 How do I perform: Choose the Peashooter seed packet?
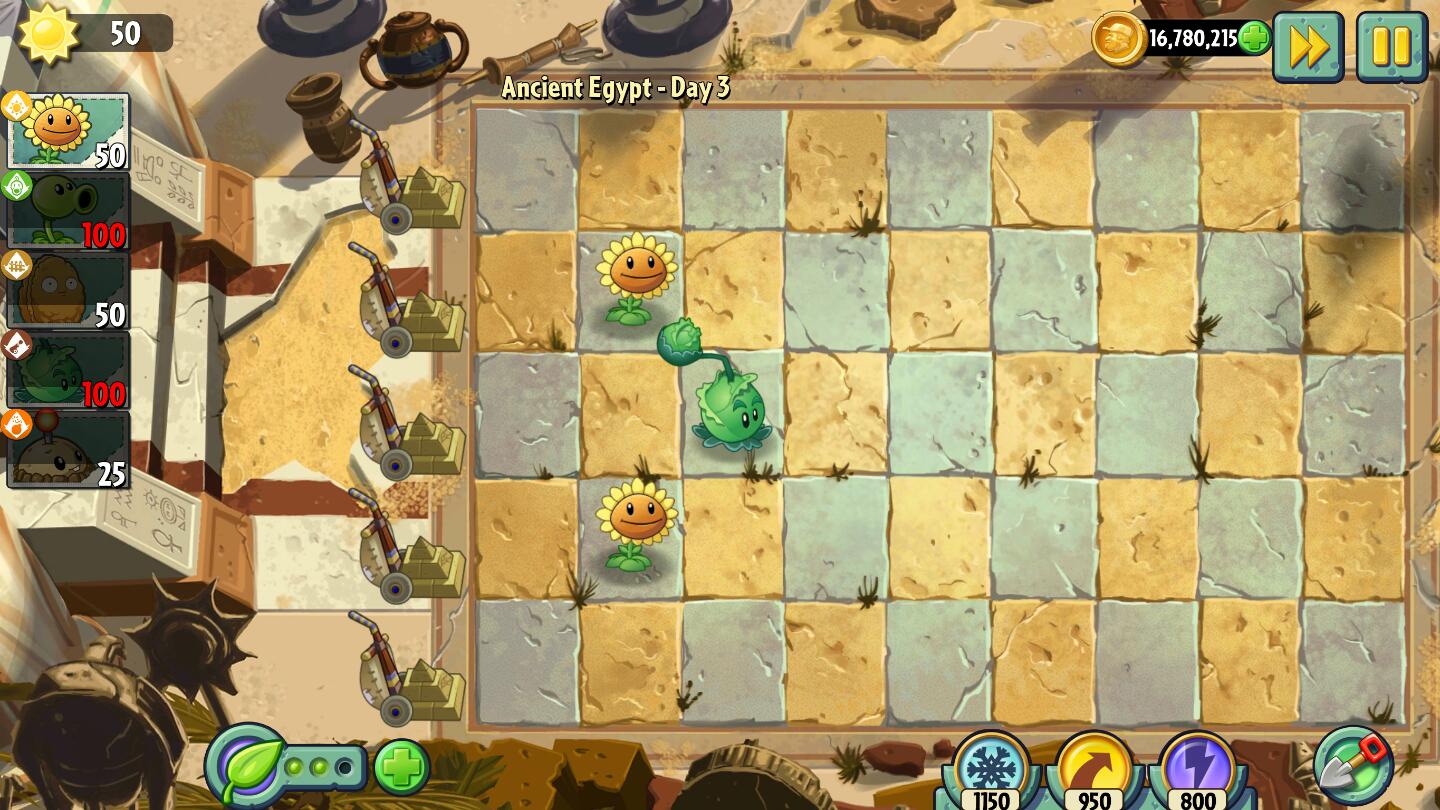pos(68,211)
